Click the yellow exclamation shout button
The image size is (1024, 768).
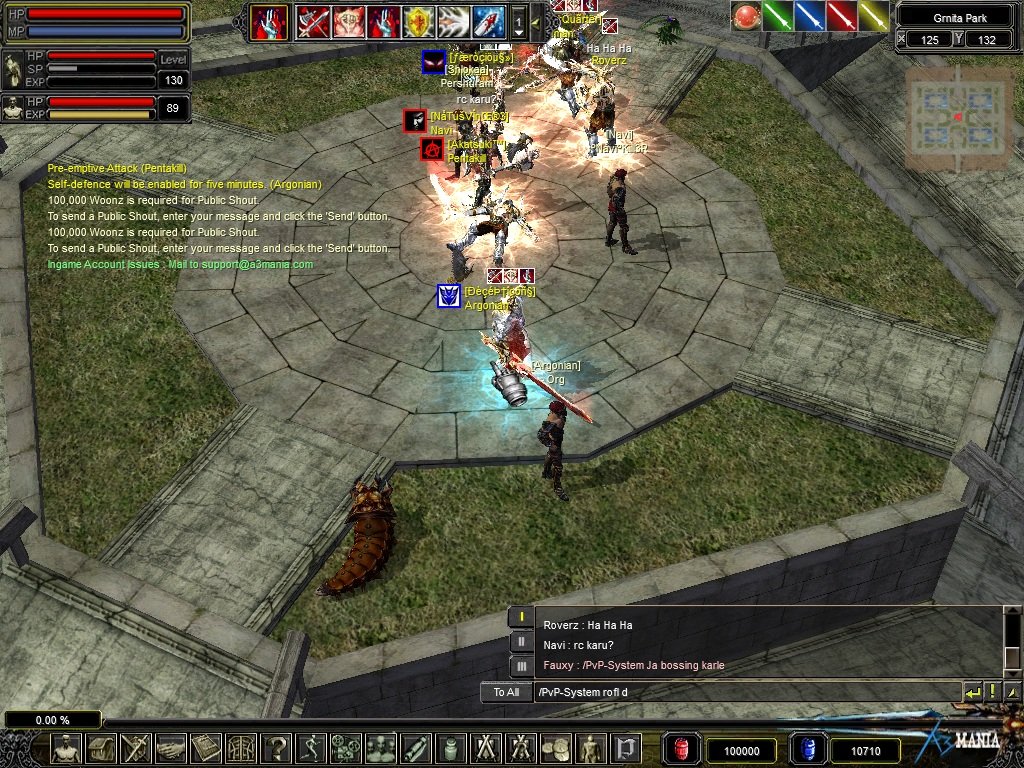(992, 692)
